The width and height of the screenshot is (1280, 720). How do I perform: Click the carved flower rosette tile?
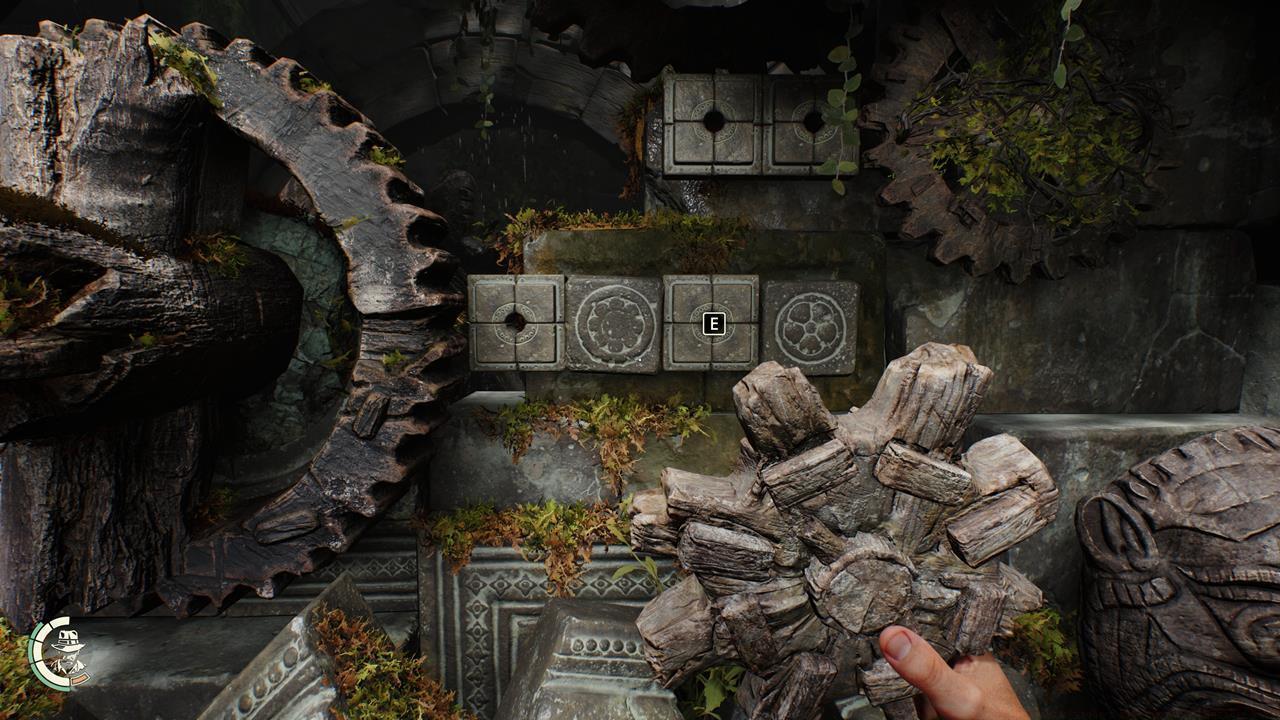(x=612, y=324)
